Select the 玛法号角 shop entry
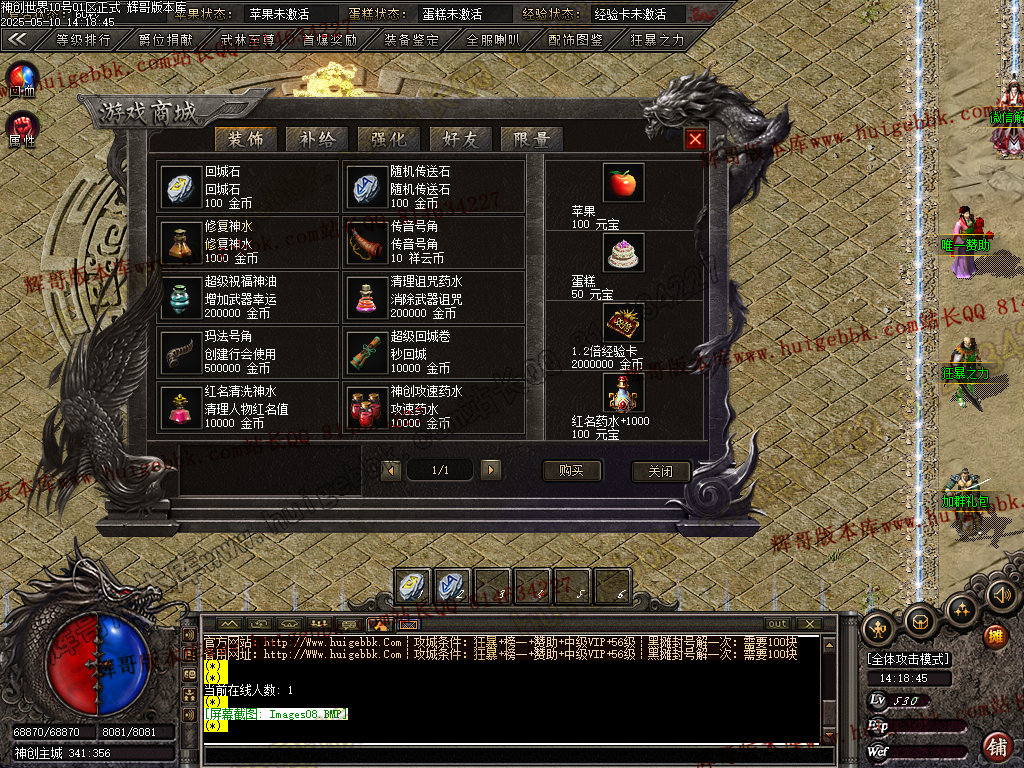Viewport: 1024px width, 768px height. pyautogui.click(x=248, y=352)
